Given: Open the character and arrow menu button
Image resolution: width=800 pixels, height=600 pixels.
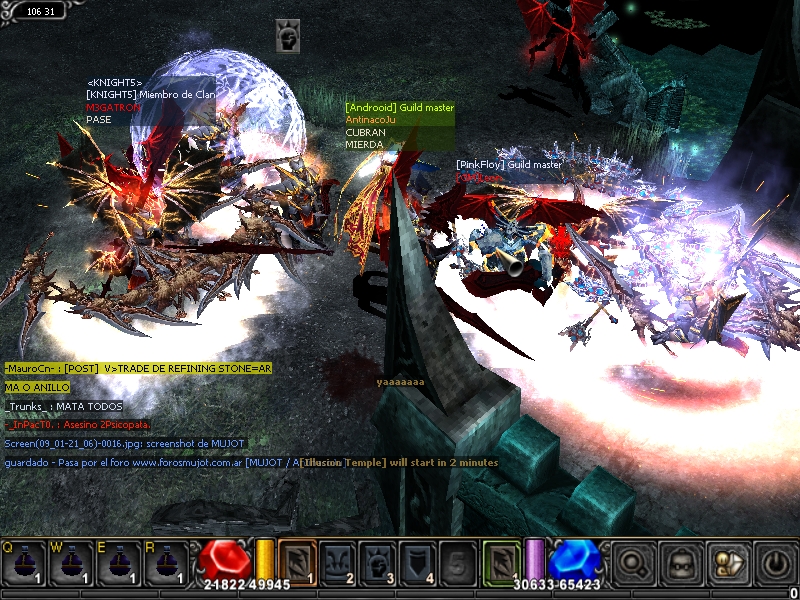Looking at the screenshot, I should tap(727, 563).
